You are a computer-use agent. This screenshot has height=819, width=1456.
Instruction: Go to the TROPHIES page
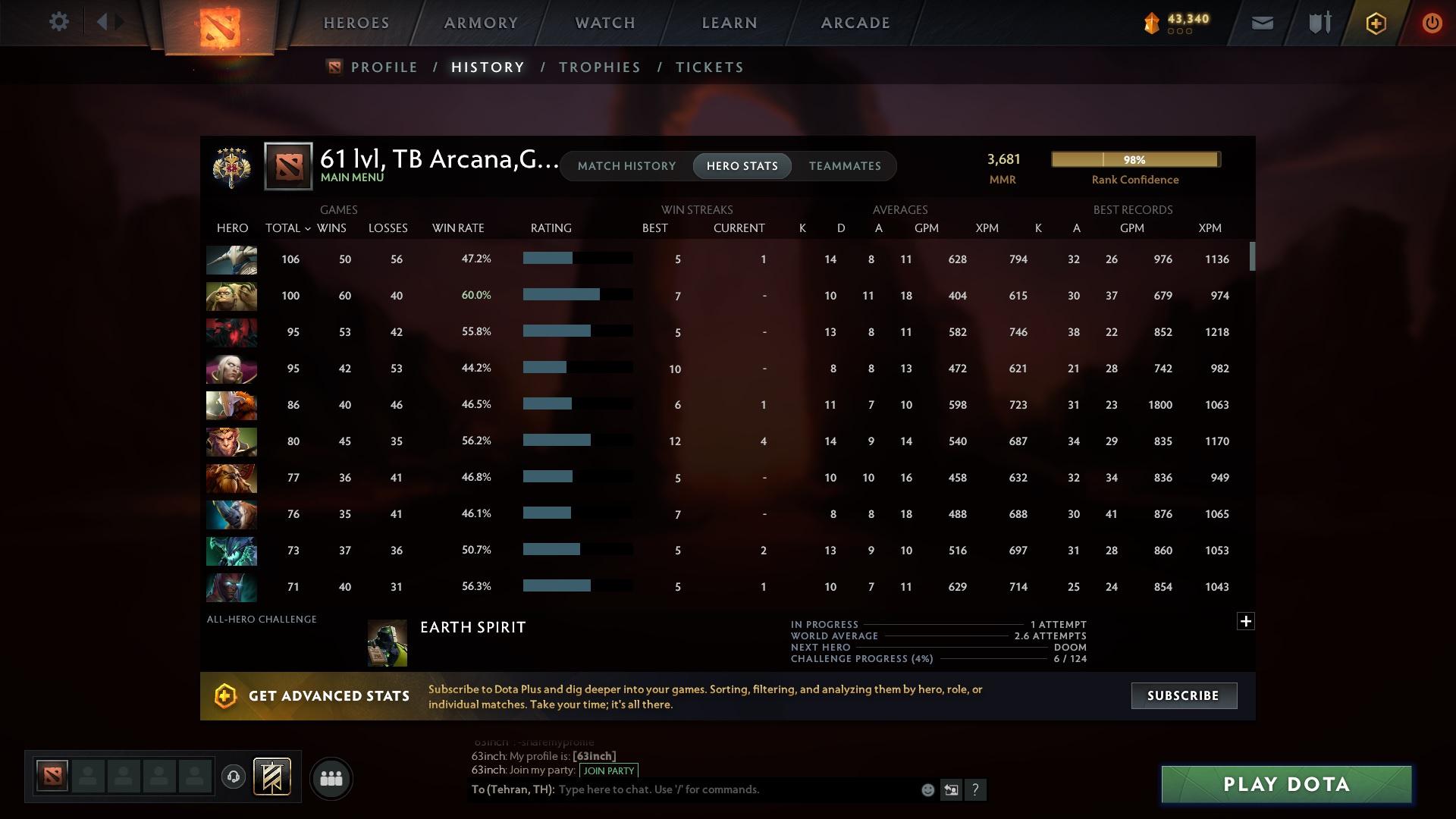[x=599, y=67]
